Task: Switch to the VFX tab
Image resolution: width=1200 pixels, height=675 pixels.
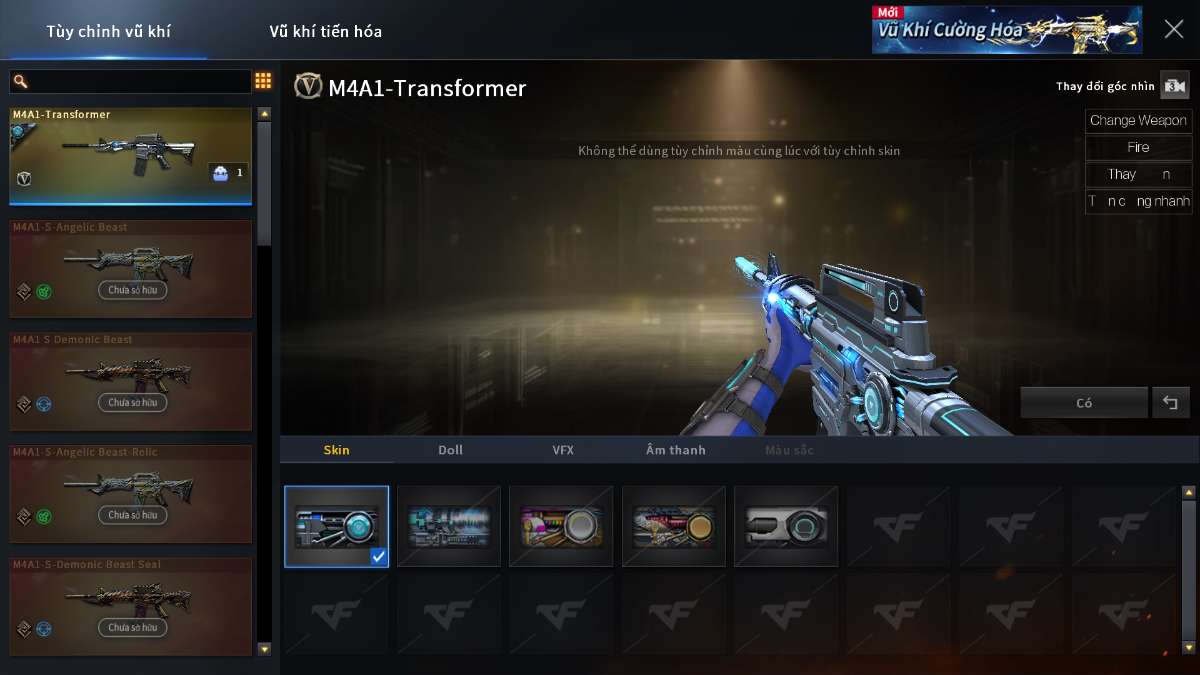Action: click(x=563, y=450)
